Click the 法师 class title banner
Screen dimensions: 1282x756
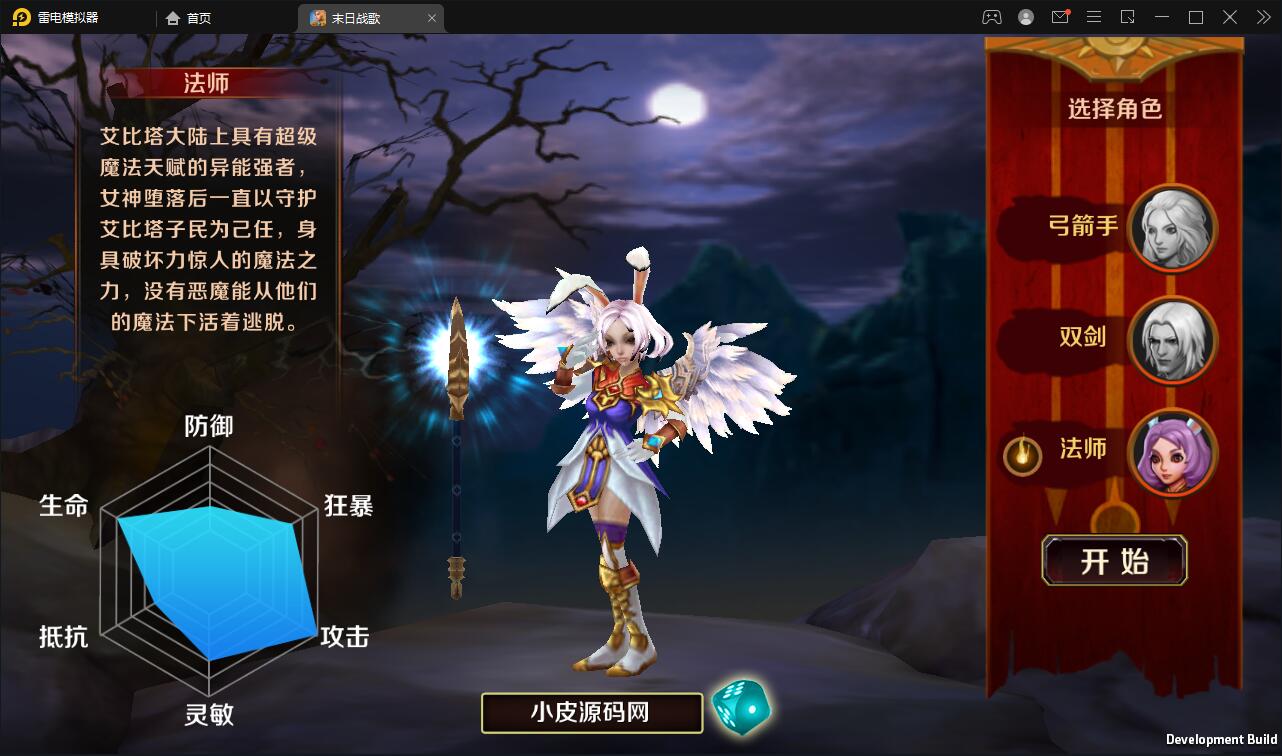pos(206,84)
